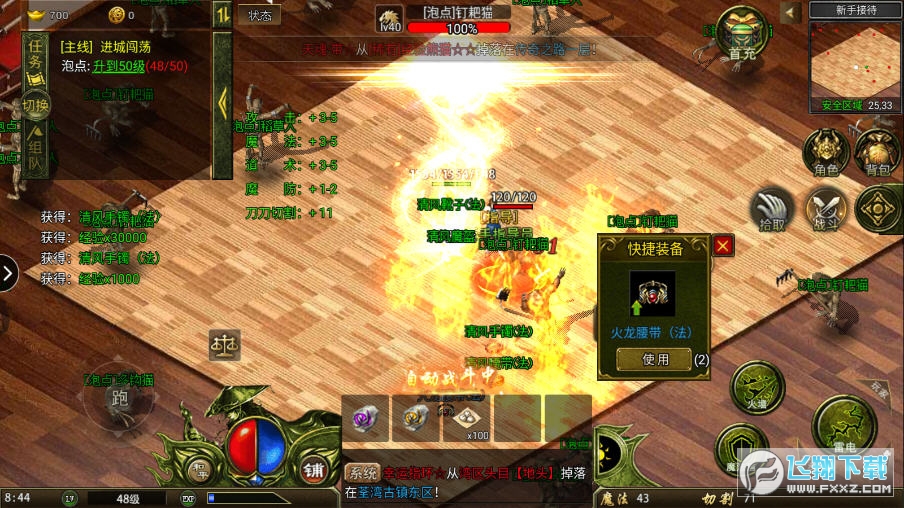Toggle the 战斗 crossed-swords button
Image resolution: width=904 pixels, height=508 pixels.
tap(827, 209)
